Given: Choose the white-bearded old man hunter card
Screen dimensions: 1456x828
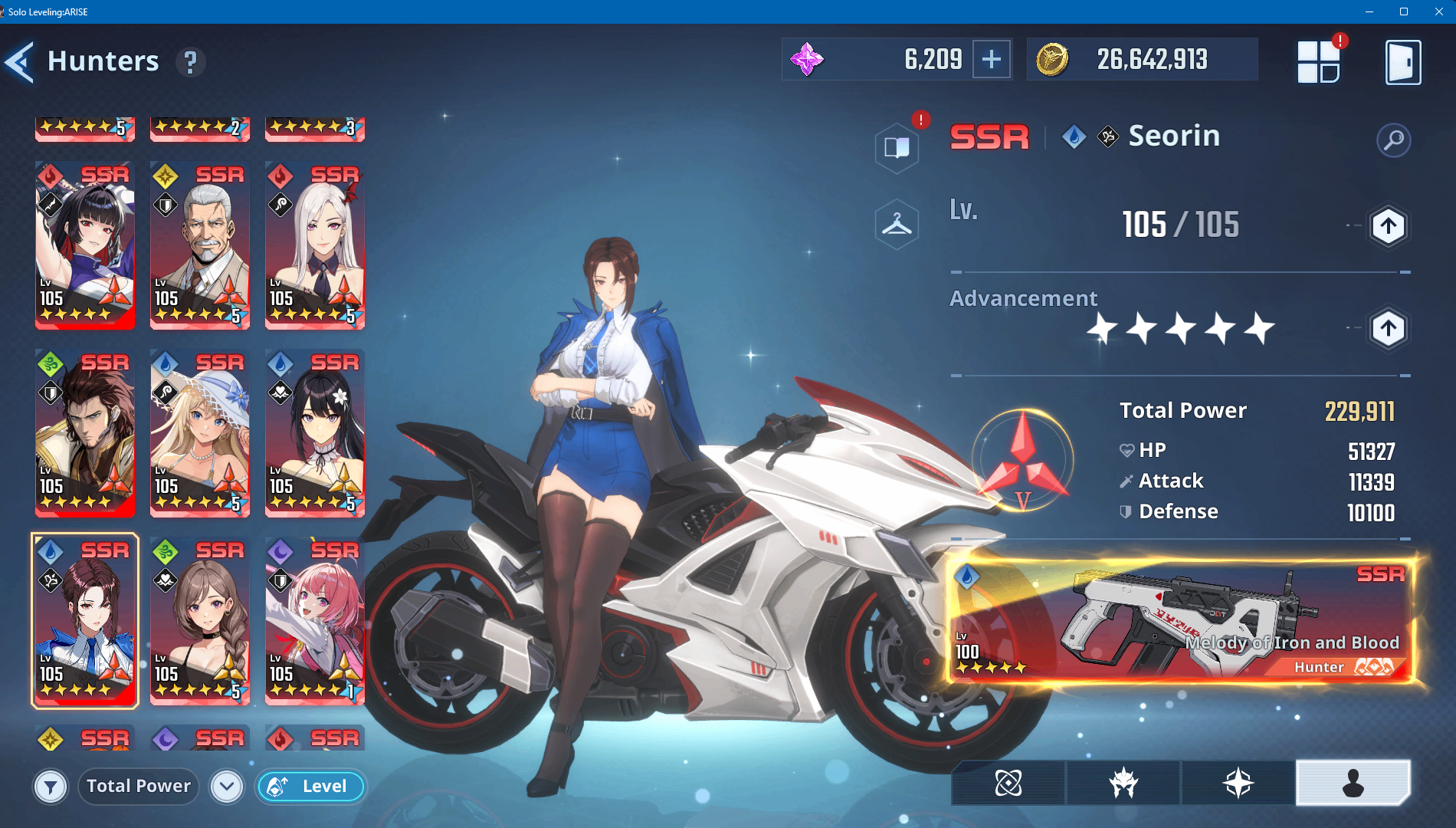Looking at the screenshot, I should coord(200,245).
